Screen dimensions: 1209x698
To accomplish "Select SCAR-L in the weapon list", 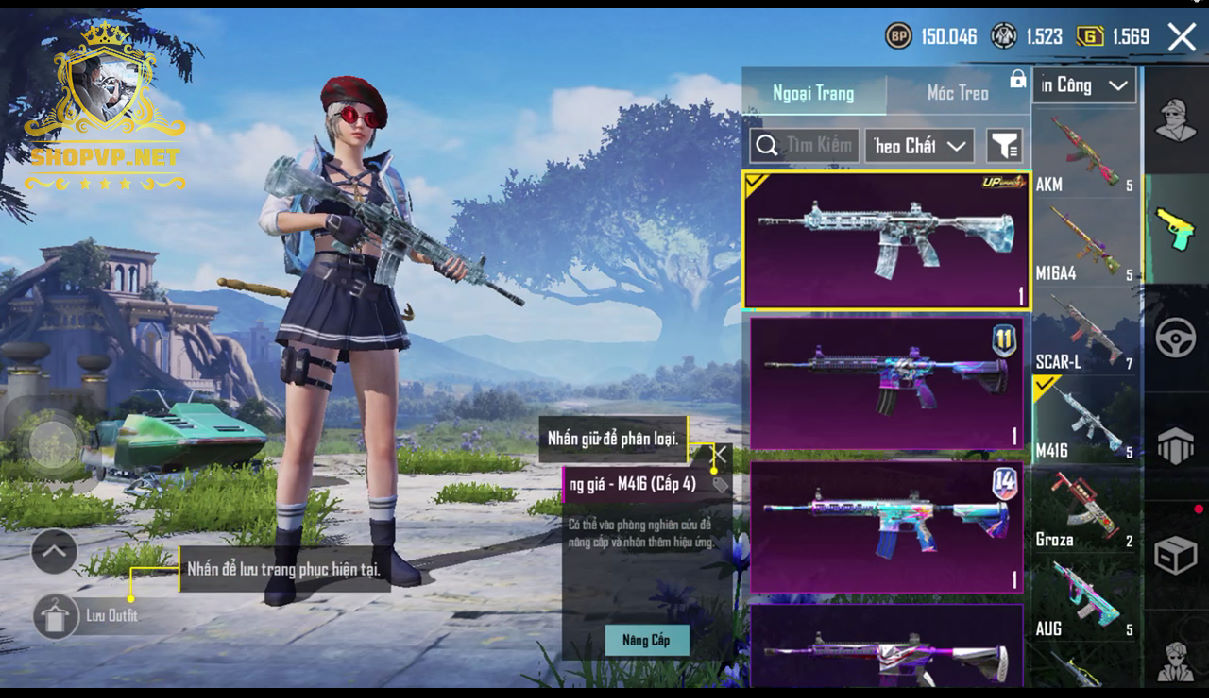I will [x=1085, y=333].
